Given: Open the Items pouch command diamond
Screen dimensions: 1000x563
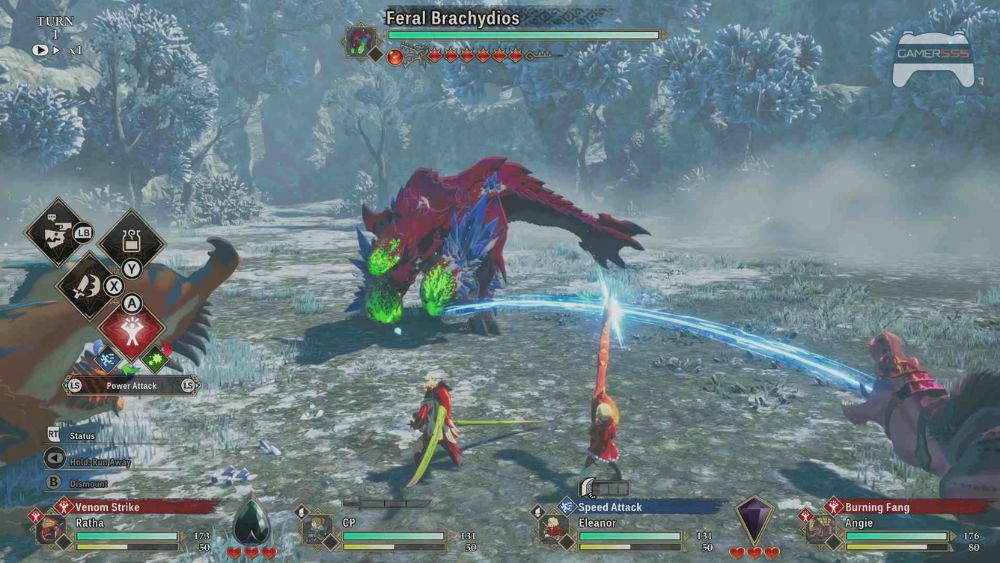Looking at the screenshot, I should click(x=131, y=240).
